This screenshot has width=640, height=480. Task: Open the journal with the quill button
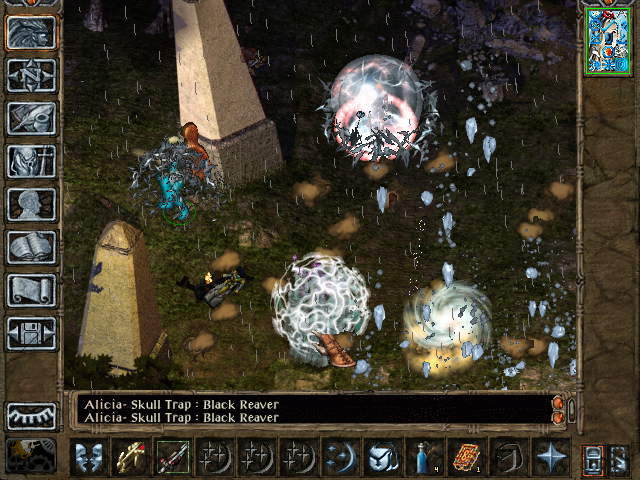pyautogui.click(x=32, y=119)
